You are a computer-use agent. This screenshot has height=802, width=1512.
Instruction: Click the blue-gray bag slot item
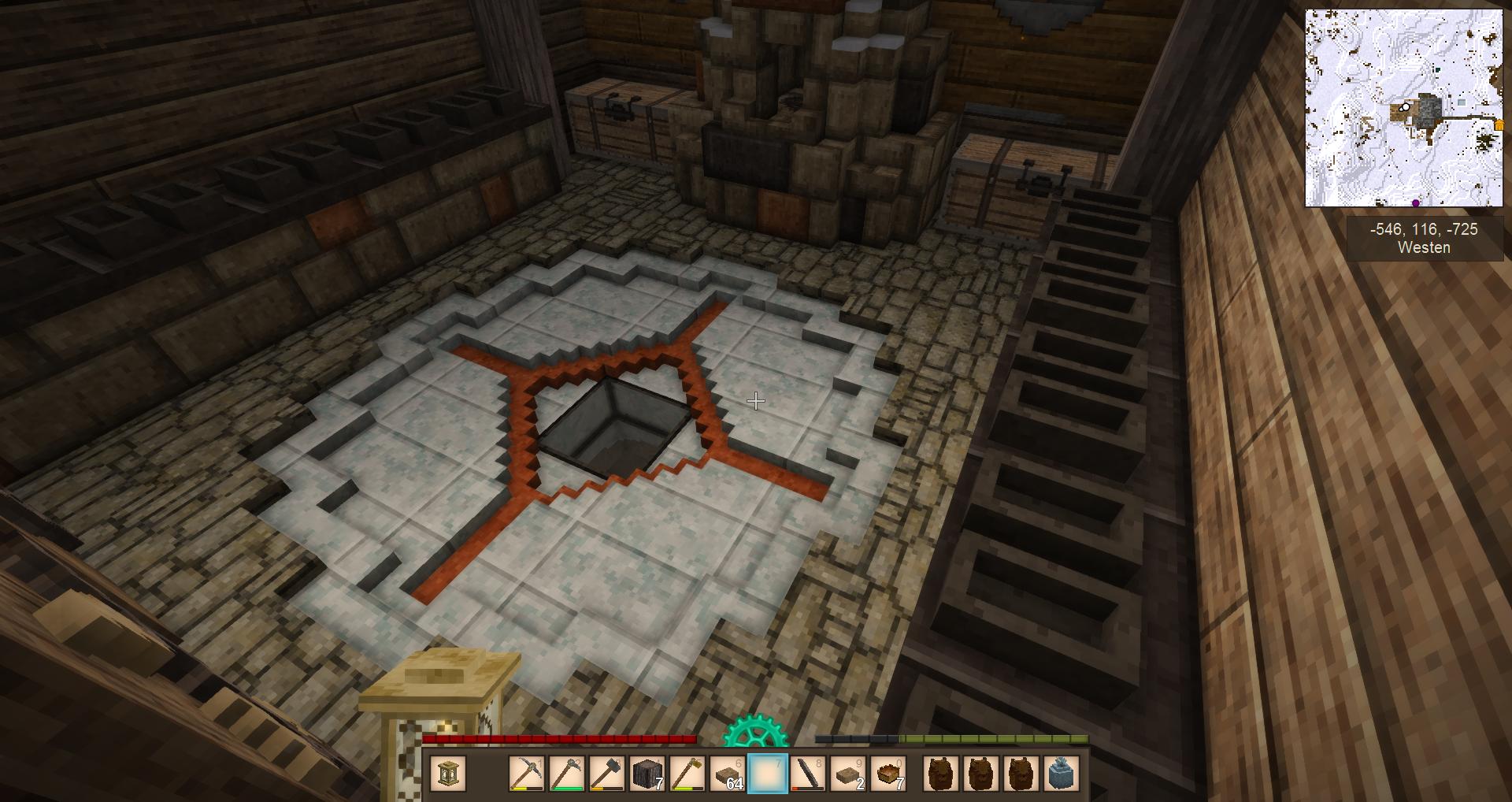[1061, 774]
